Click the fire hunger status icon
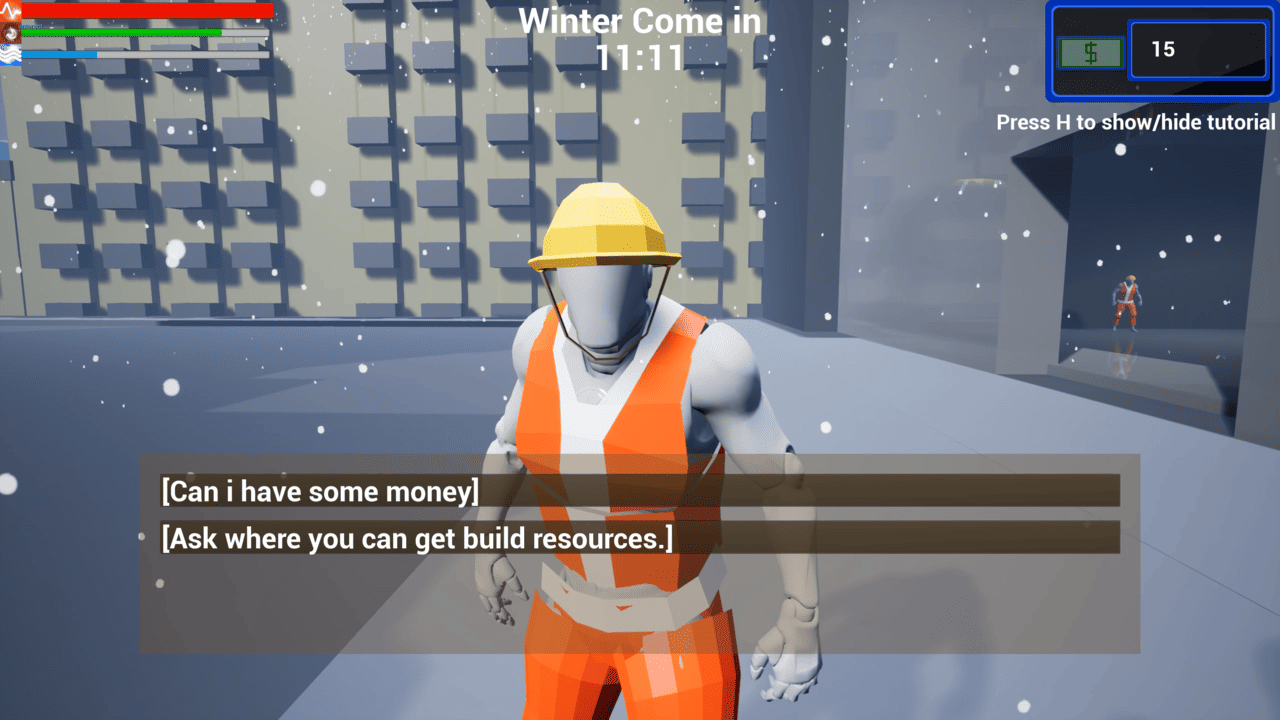 coord(10,33)
